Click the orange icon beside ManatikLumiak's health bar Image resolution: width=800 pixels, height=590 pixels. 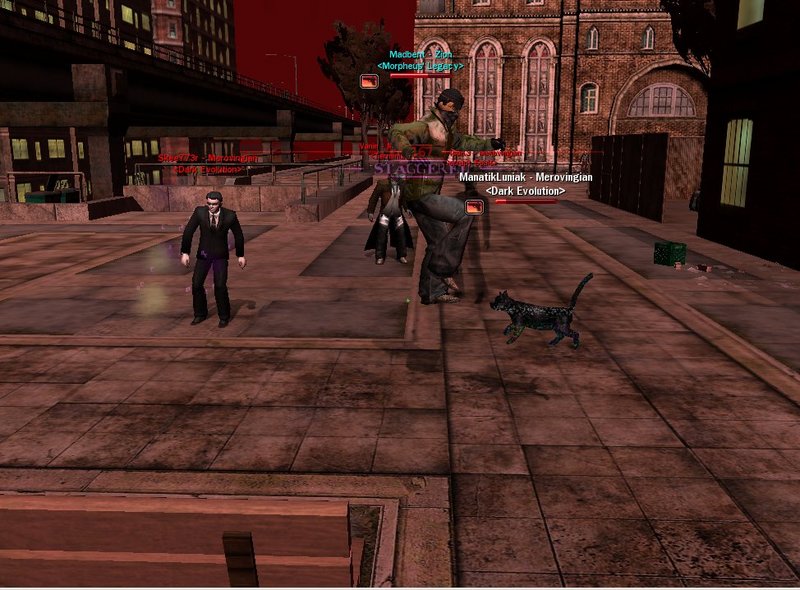coord(474,206)
